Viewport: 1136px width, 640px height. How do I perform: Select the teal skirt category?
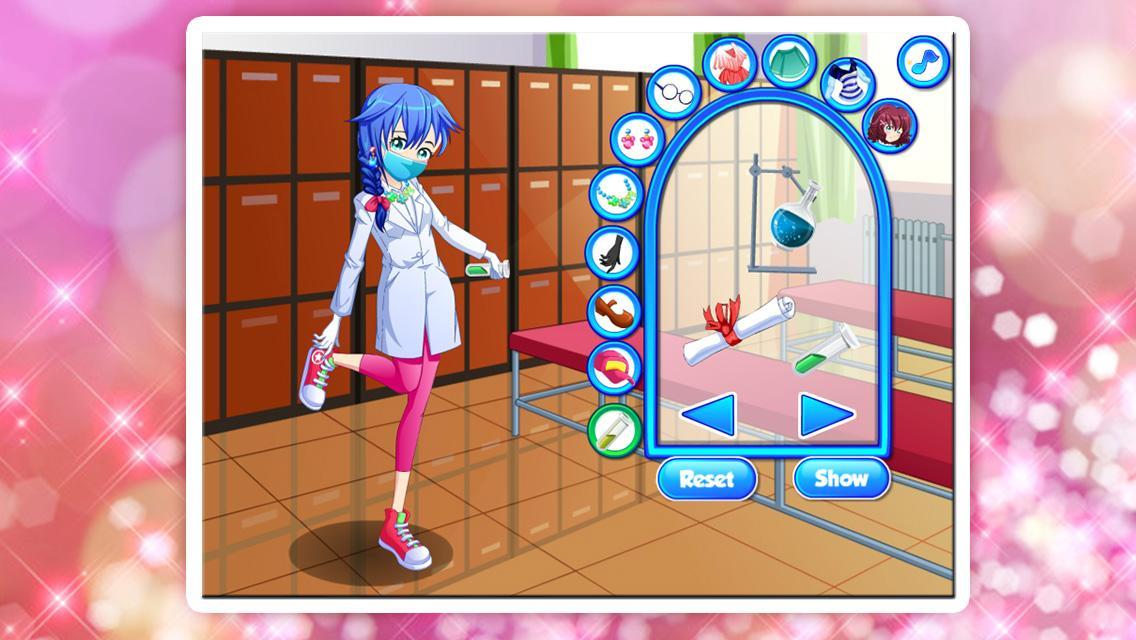click(x=790, y=60)
